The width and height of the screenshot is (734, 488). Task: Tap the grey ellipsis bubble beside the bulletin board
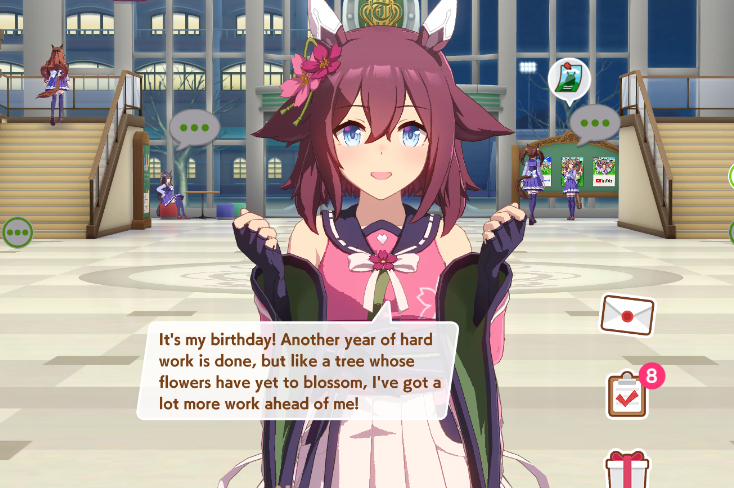[598, 124]
